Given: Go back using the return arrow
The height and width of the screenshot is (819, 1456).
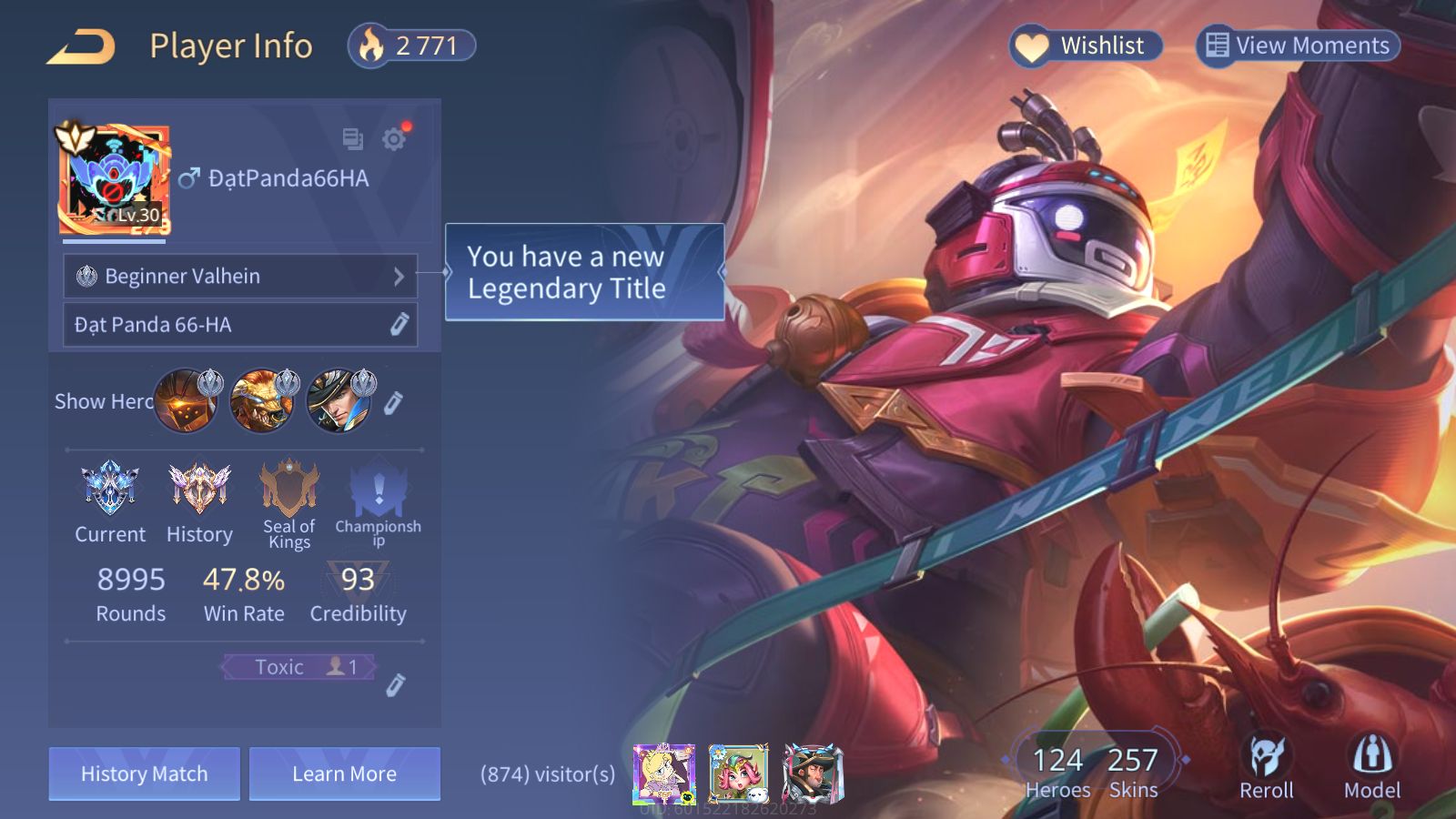Looking at the screenshot, I should click(x=82, y=46).
